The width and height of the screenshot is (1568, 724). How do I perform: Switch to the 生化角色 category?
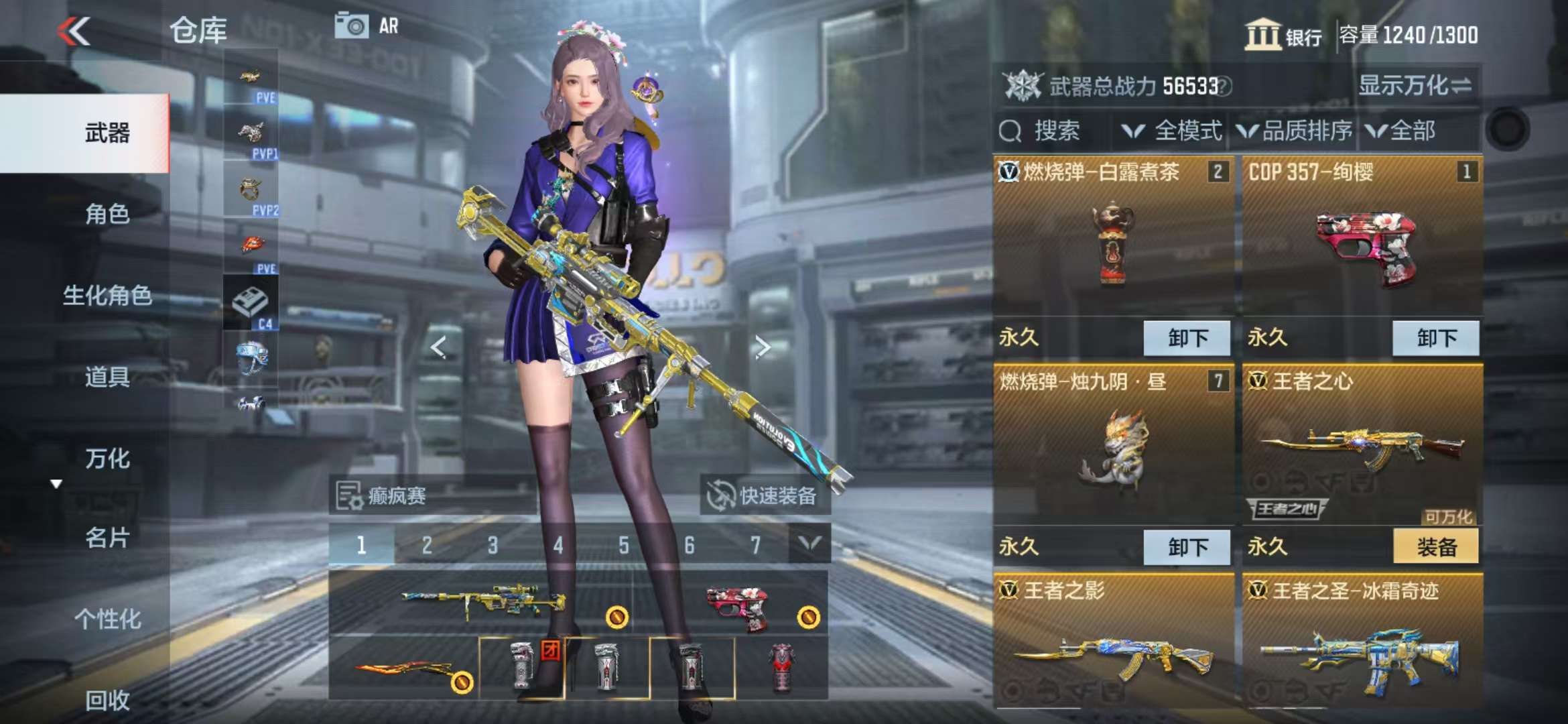click(x=107, y=296)
